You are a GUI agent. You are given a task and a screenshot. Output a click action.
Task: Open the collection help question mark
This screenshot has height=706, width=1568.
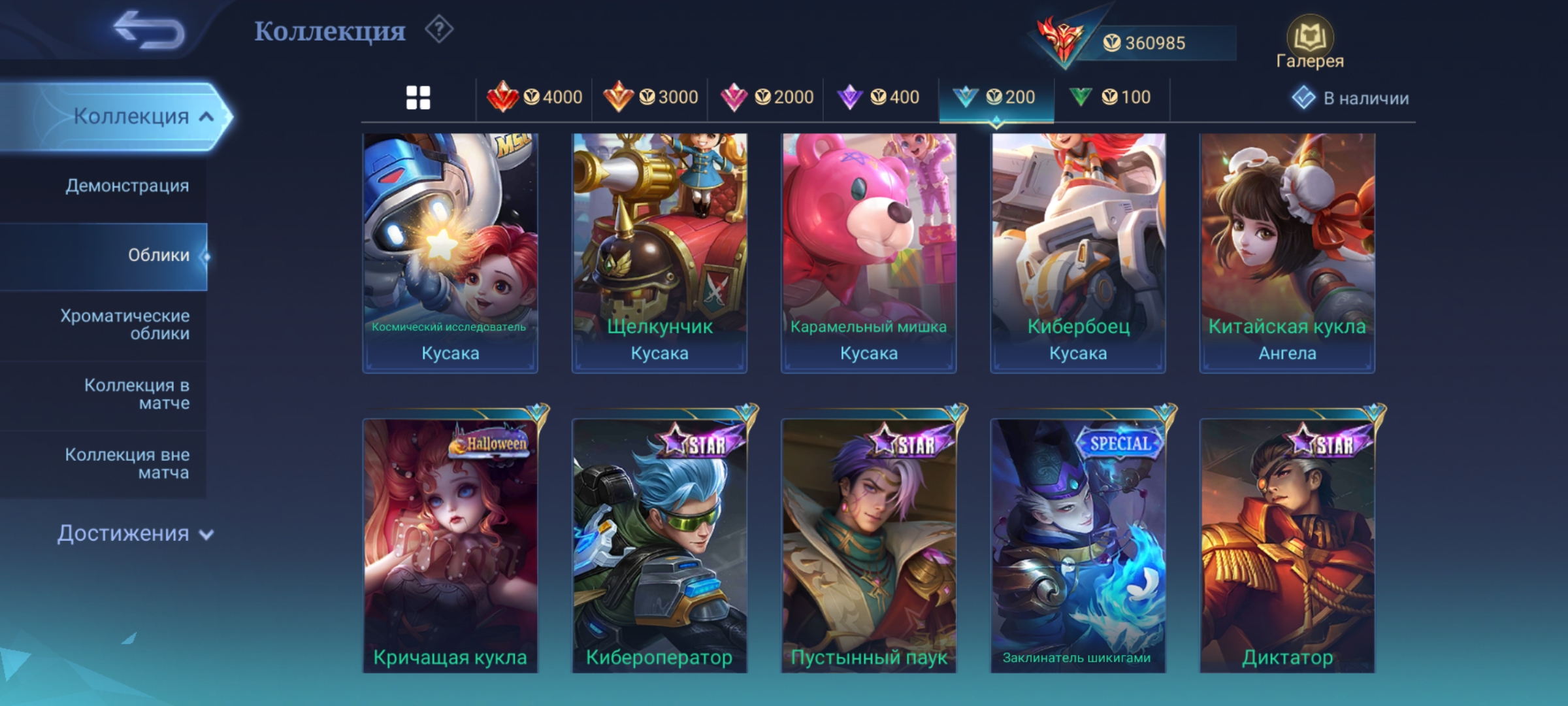439,30
